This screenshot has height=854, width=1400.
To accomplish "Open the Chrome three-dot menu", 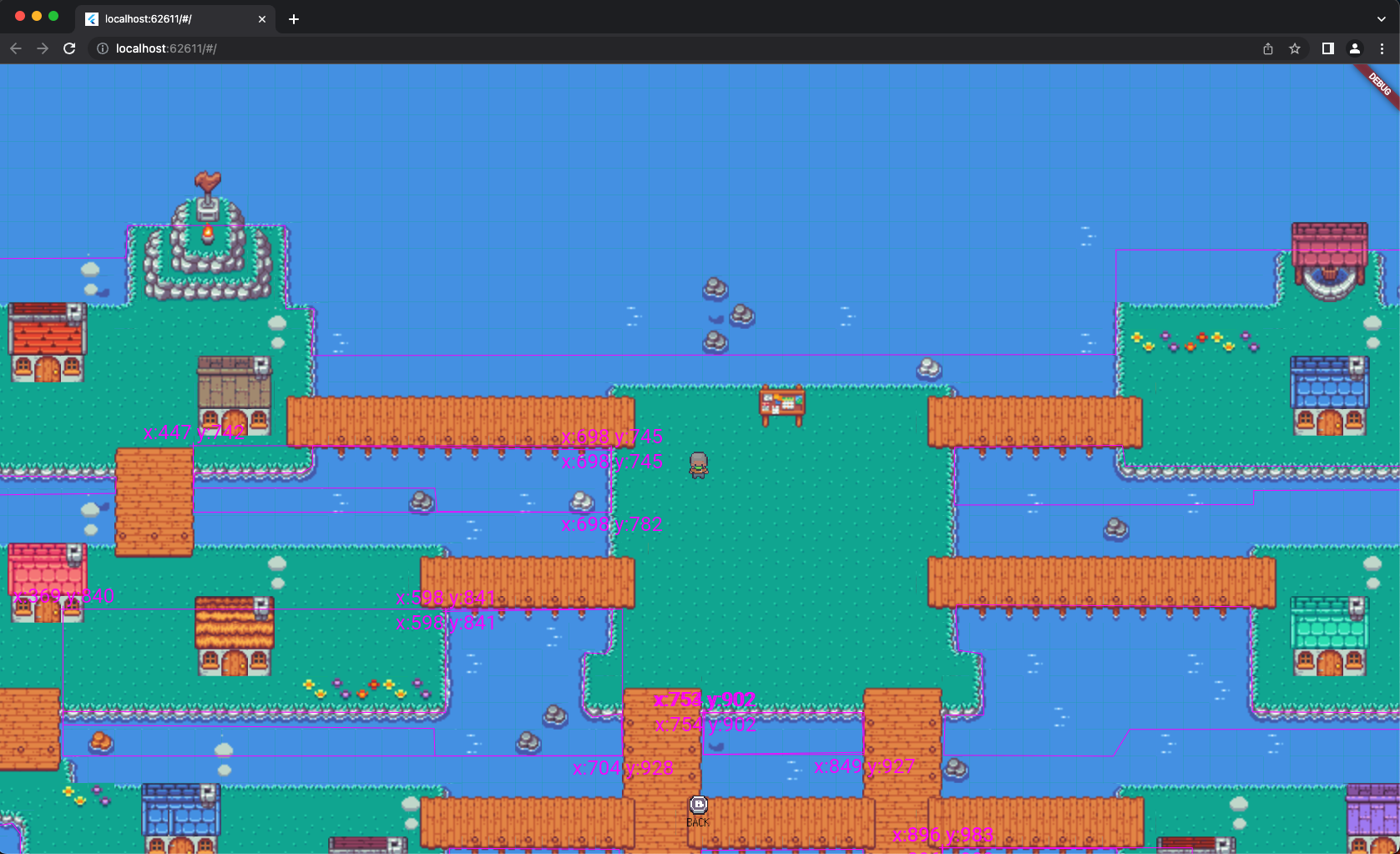I will 1383,48.
